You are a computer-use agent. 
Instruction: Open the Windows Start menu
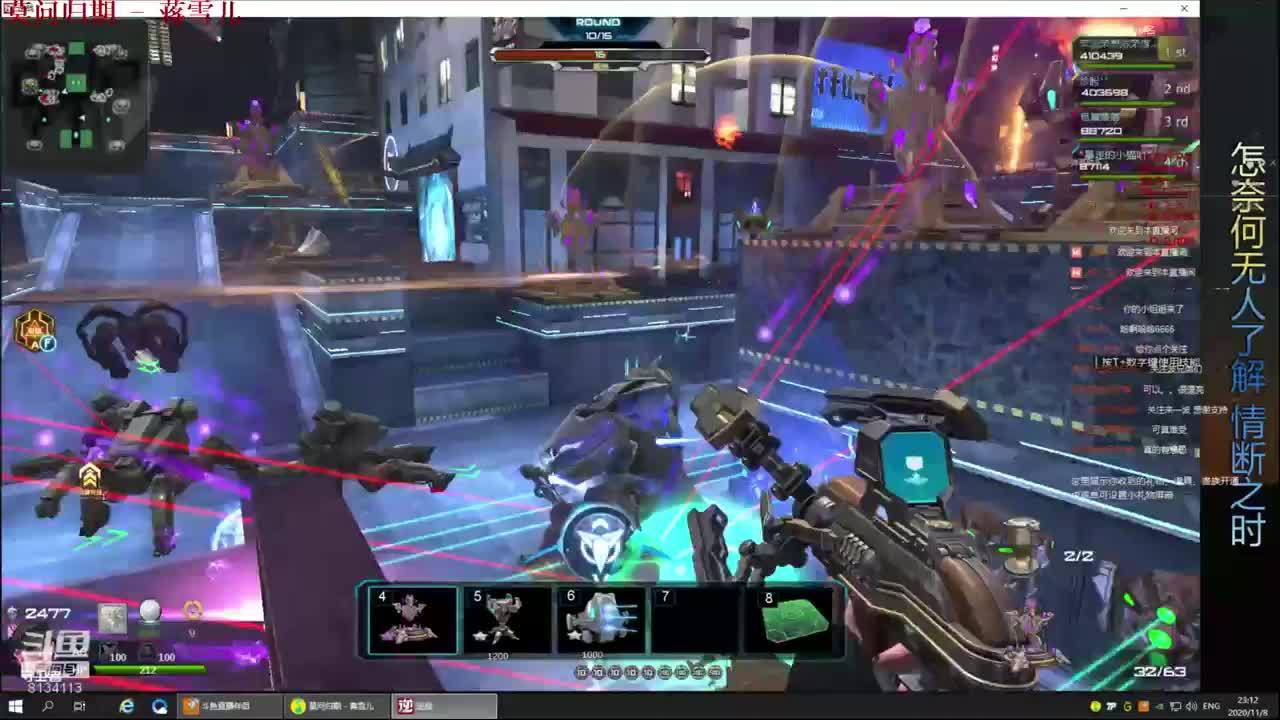click(x=15, y=706)
